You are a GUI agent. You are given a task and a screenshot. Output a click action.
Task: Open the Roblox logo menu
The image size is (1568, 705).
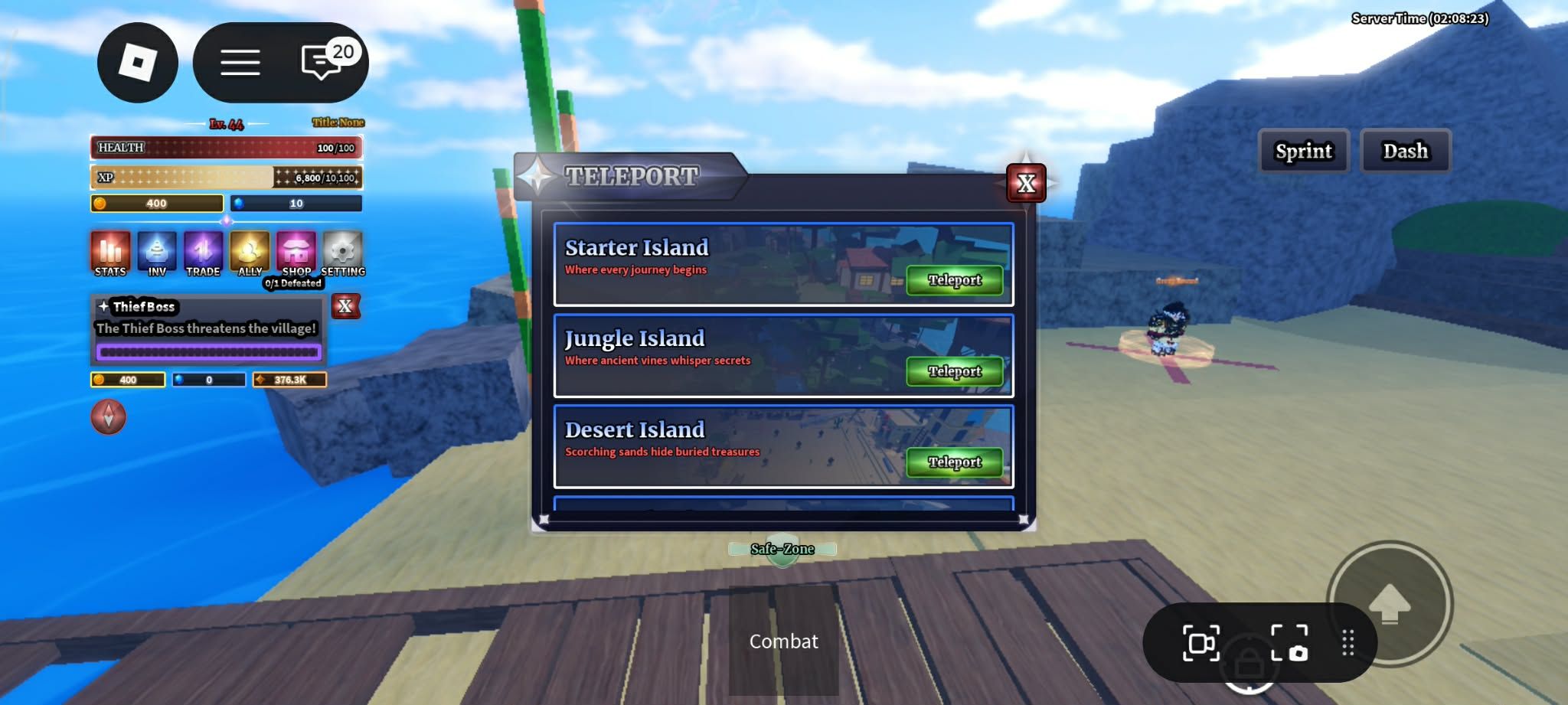click(x=138, y=63)
